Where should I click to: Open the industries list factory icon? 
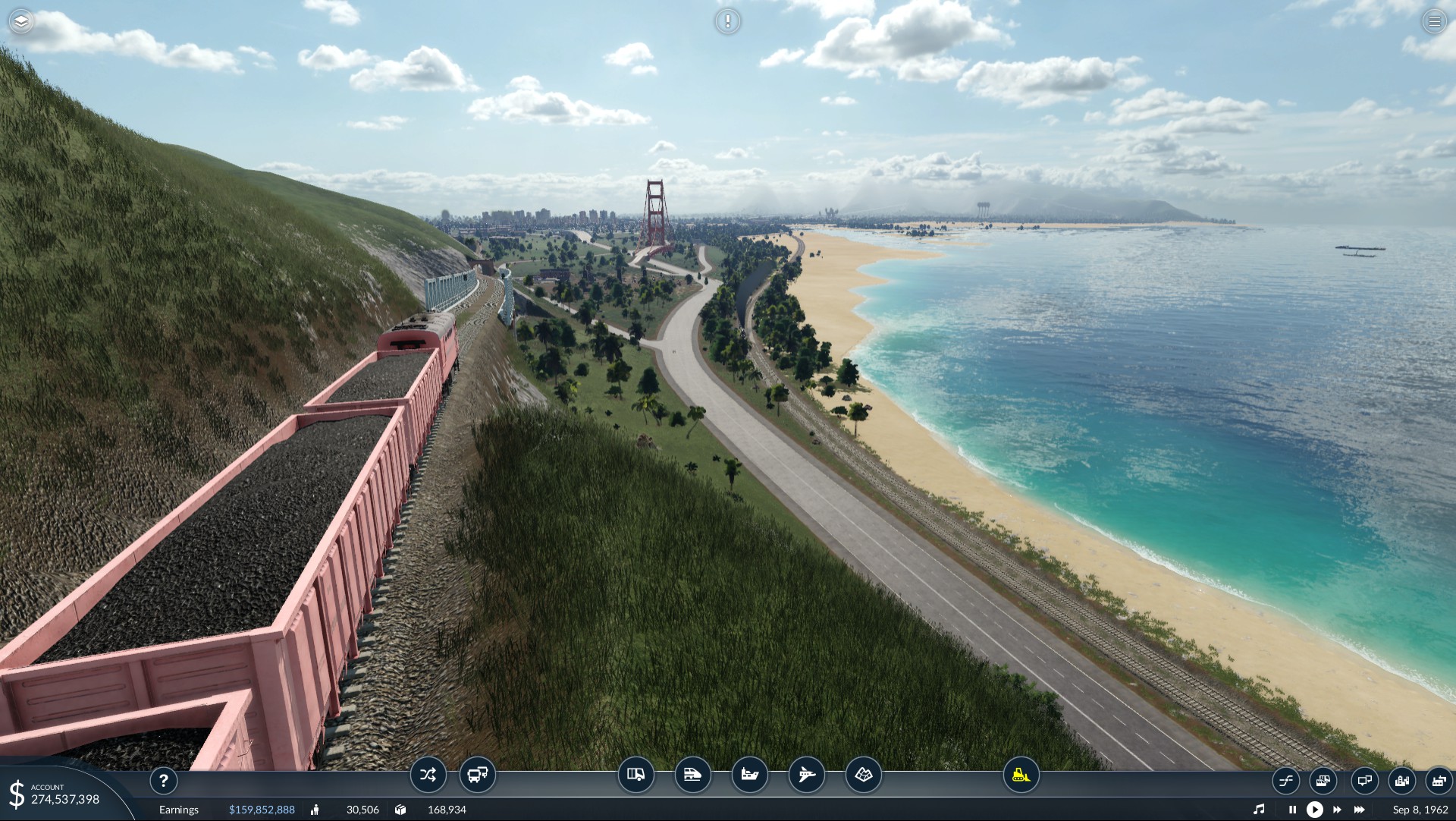point(1439,780)
